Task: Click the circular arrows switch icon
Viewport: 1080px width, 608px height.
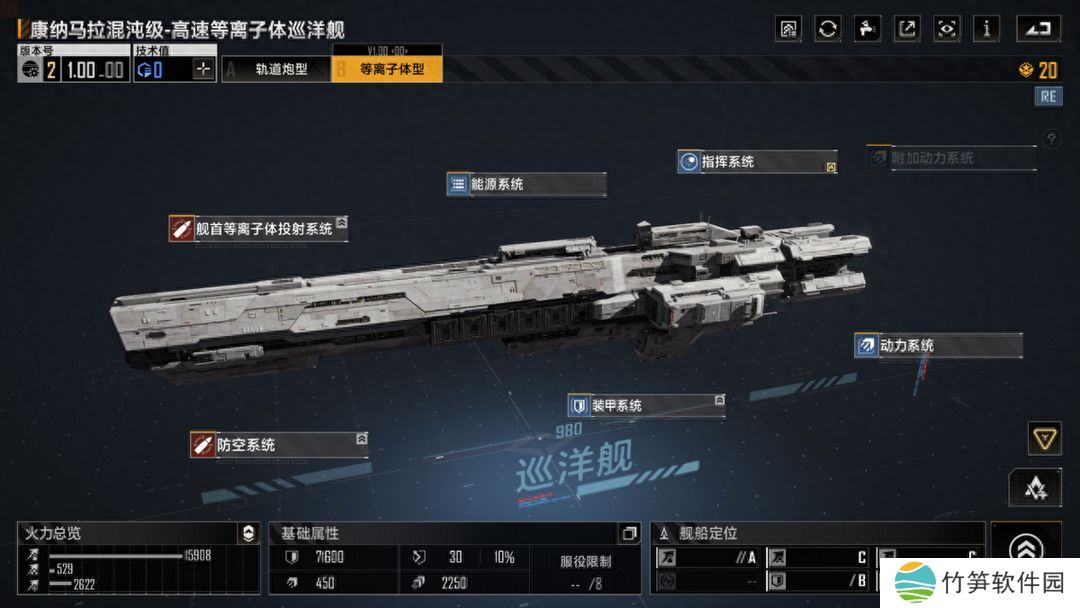Action: pos(828,29)
